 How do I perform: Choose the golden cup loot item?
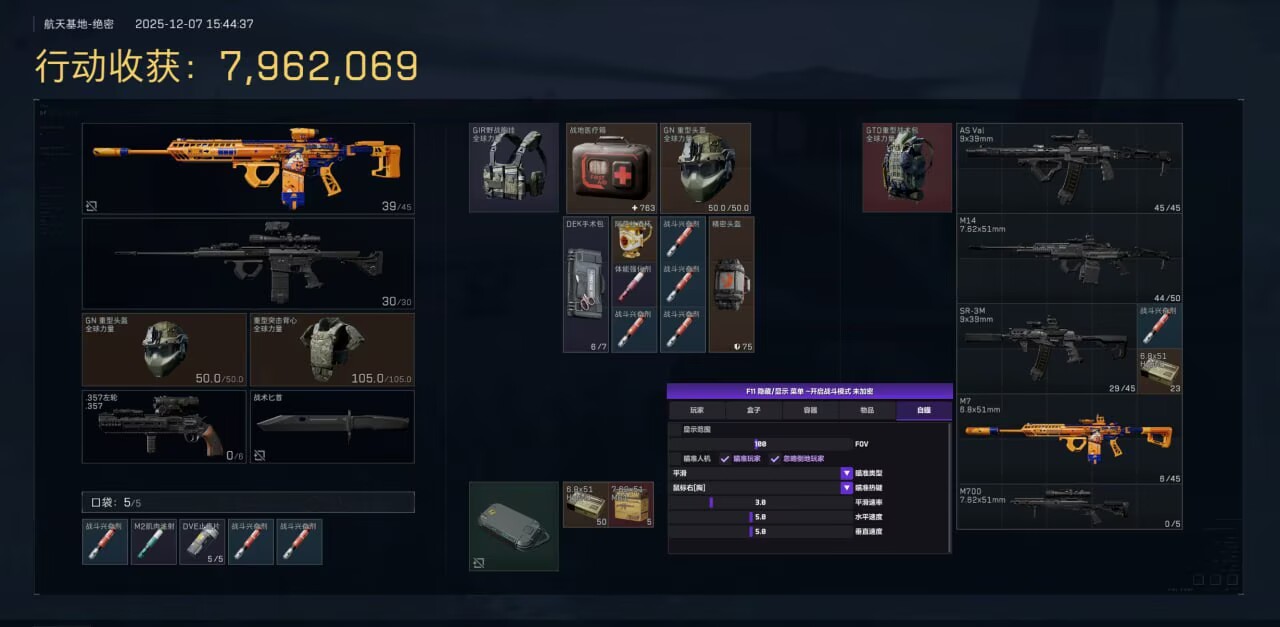tap(634, 240)
